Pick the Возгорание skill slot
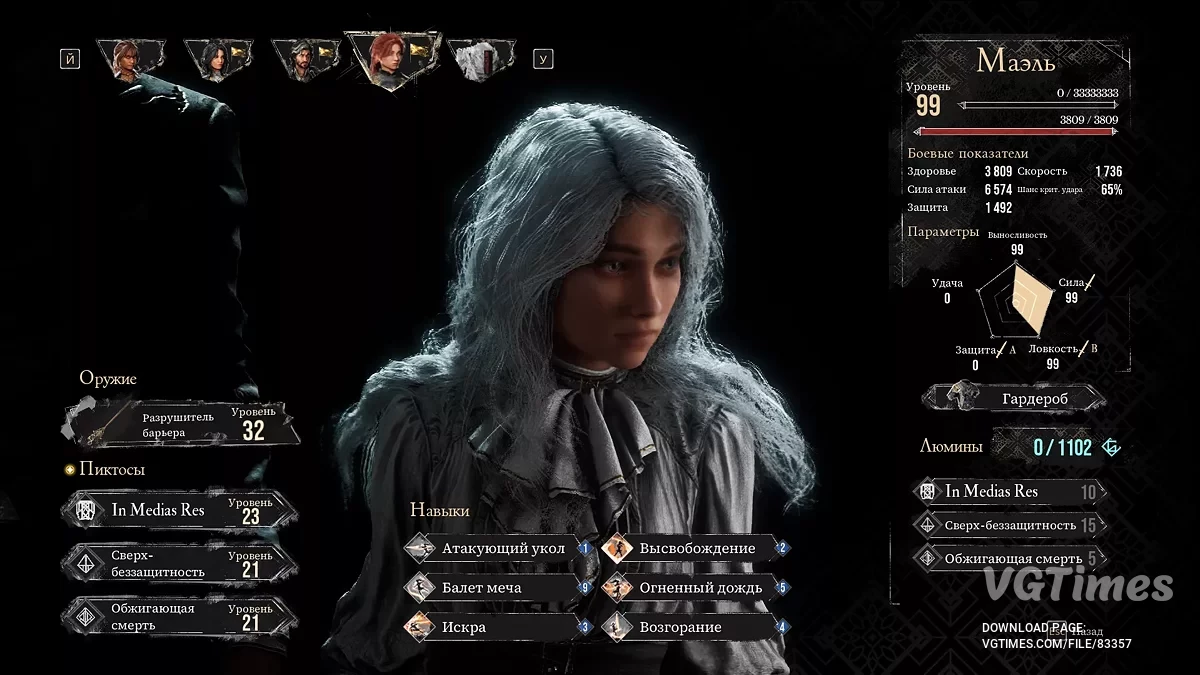The width and height of the screenshot is (1200, 675). (695, 627)
